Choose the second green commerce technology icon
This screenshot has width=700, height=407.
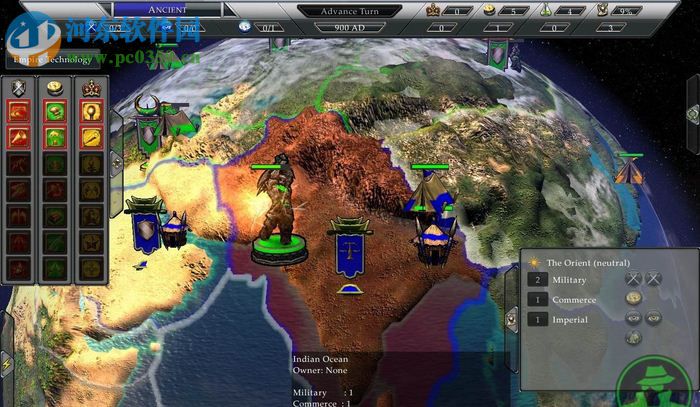[56, 137]
